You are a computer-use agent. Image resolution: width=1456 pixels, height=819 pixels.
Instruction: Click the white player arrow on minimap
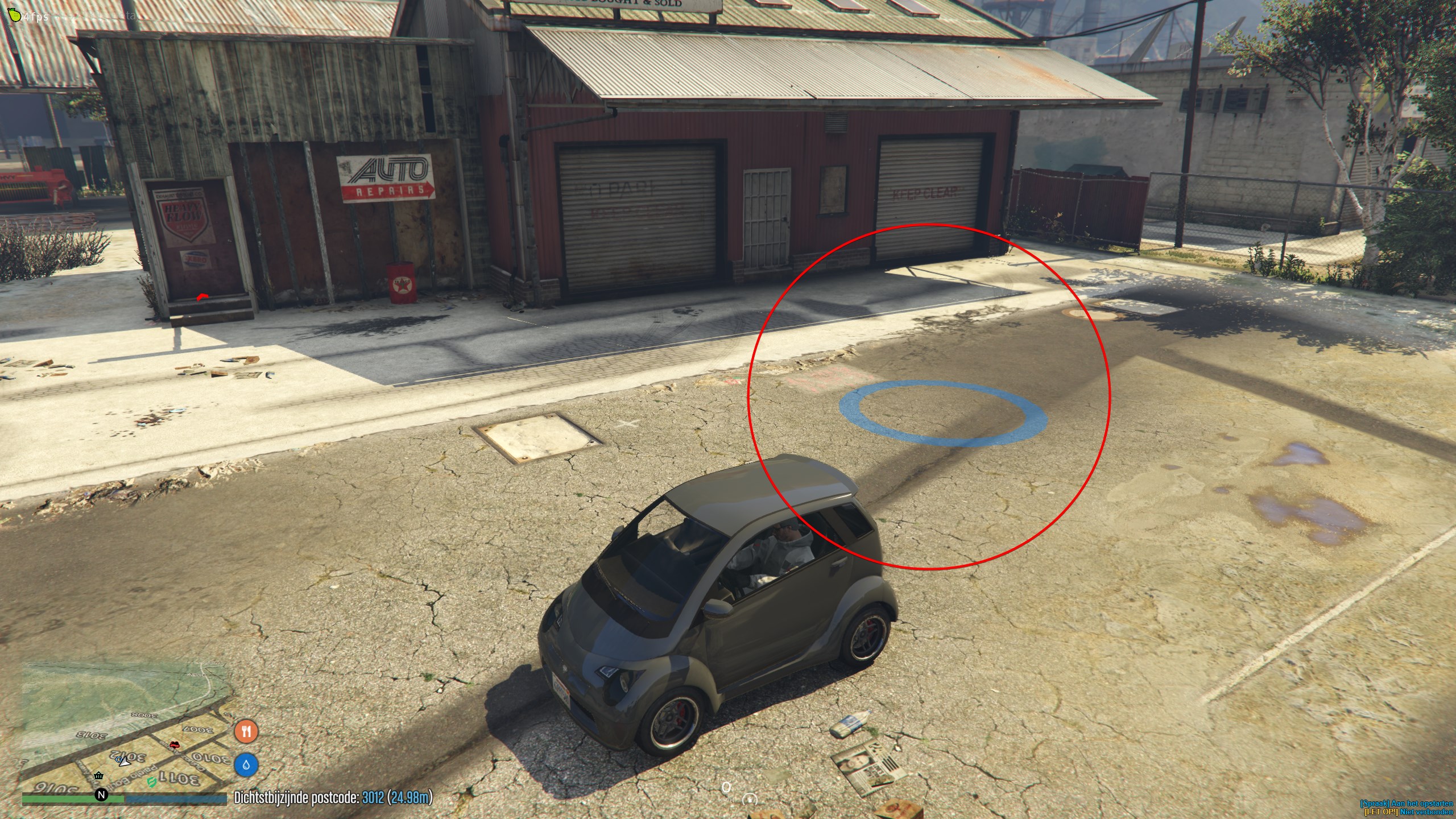coord(125,761)
